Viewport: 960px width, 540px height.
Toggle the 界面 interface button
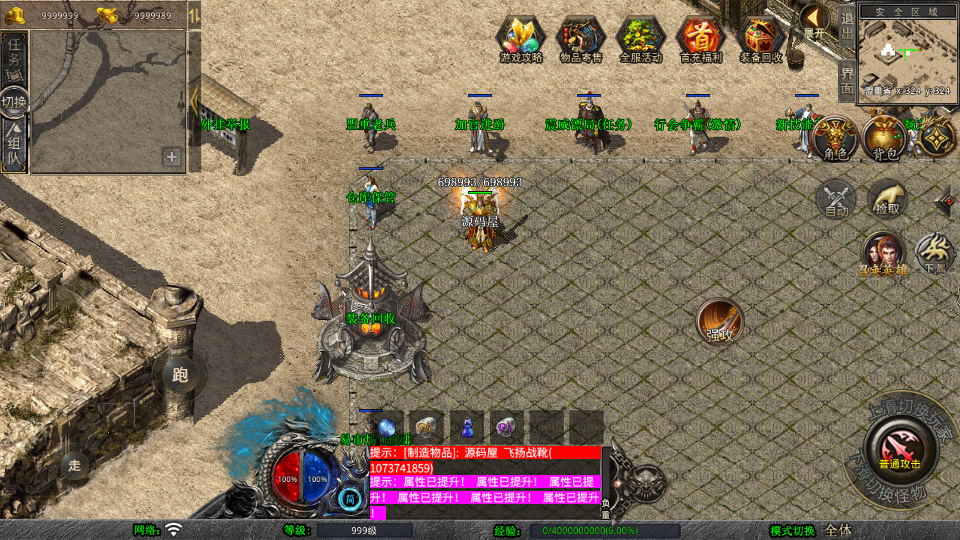point(846,80)
